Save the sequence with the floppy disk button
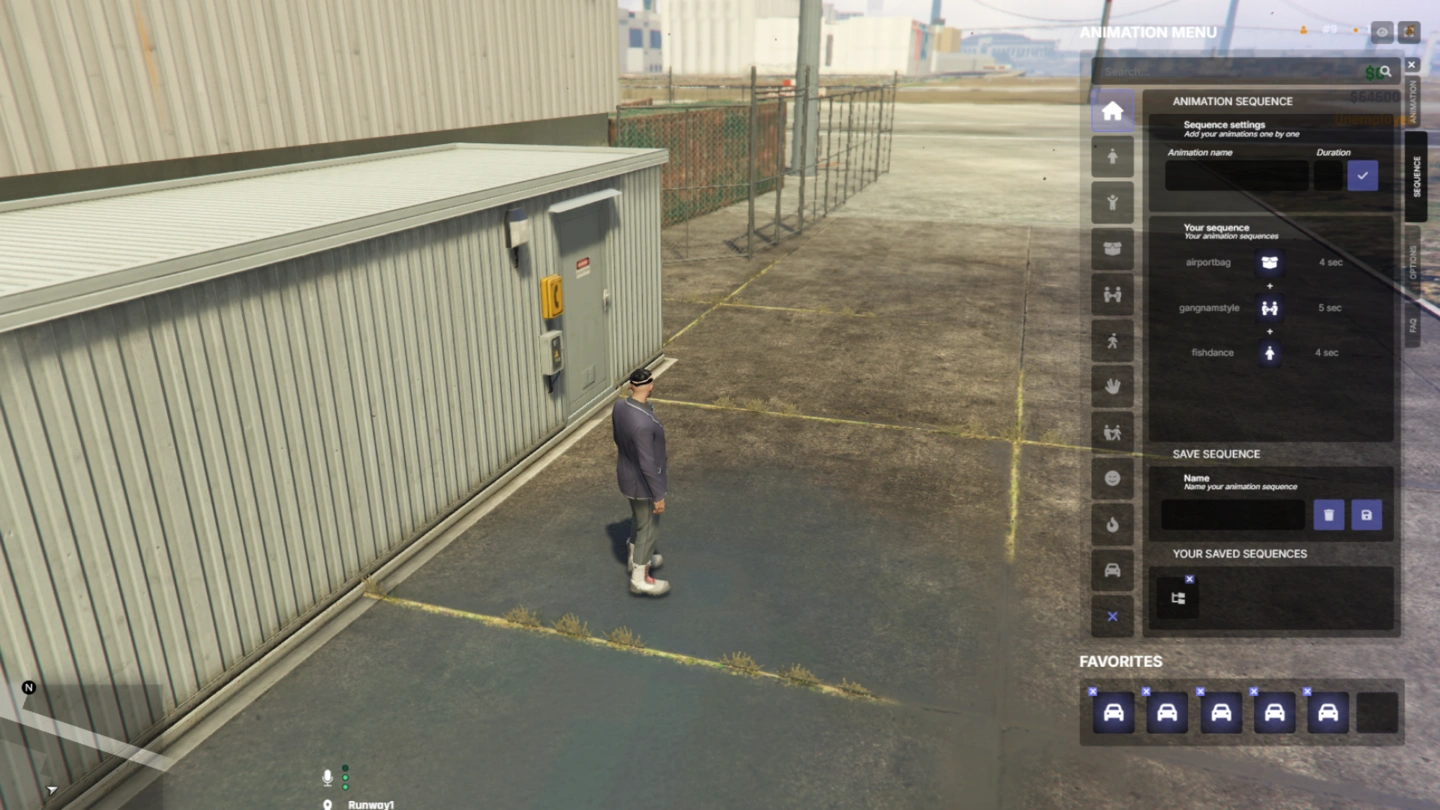This screenshot has width=1440, height=810. pos(1366,515)
